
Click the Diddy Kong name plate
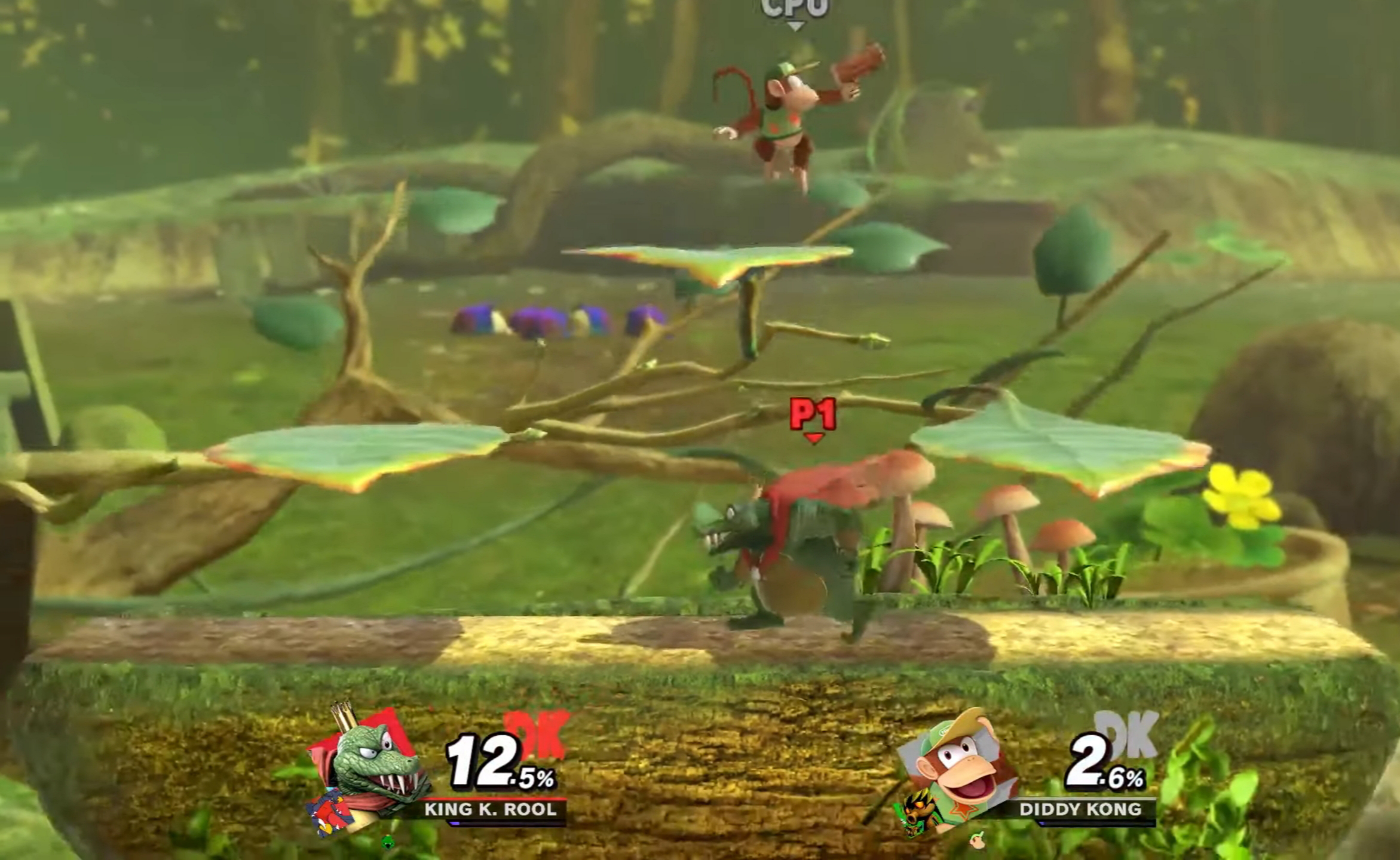click(x=1080, y=809)
